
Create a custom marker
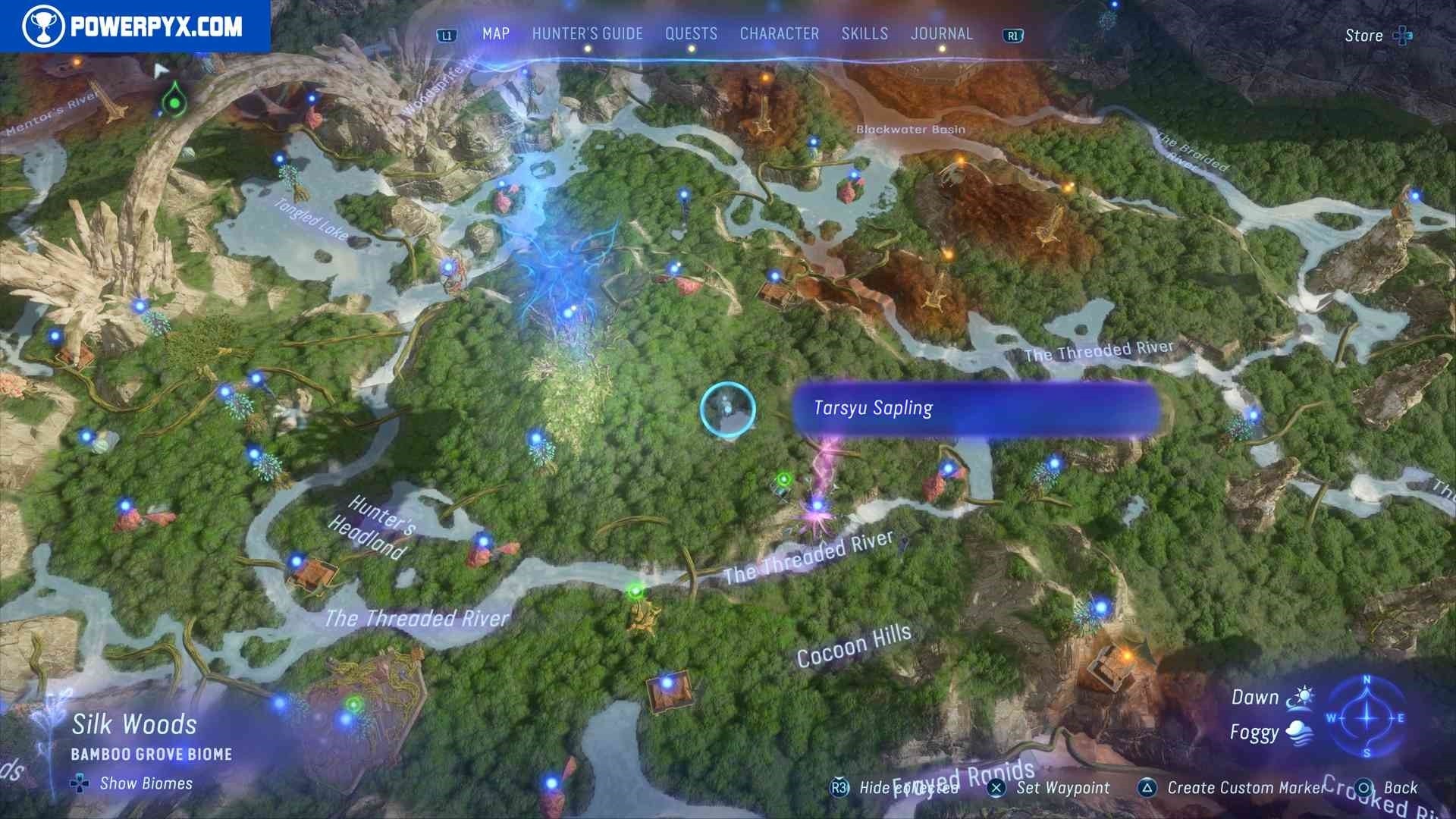click(x=1232, y=788)
